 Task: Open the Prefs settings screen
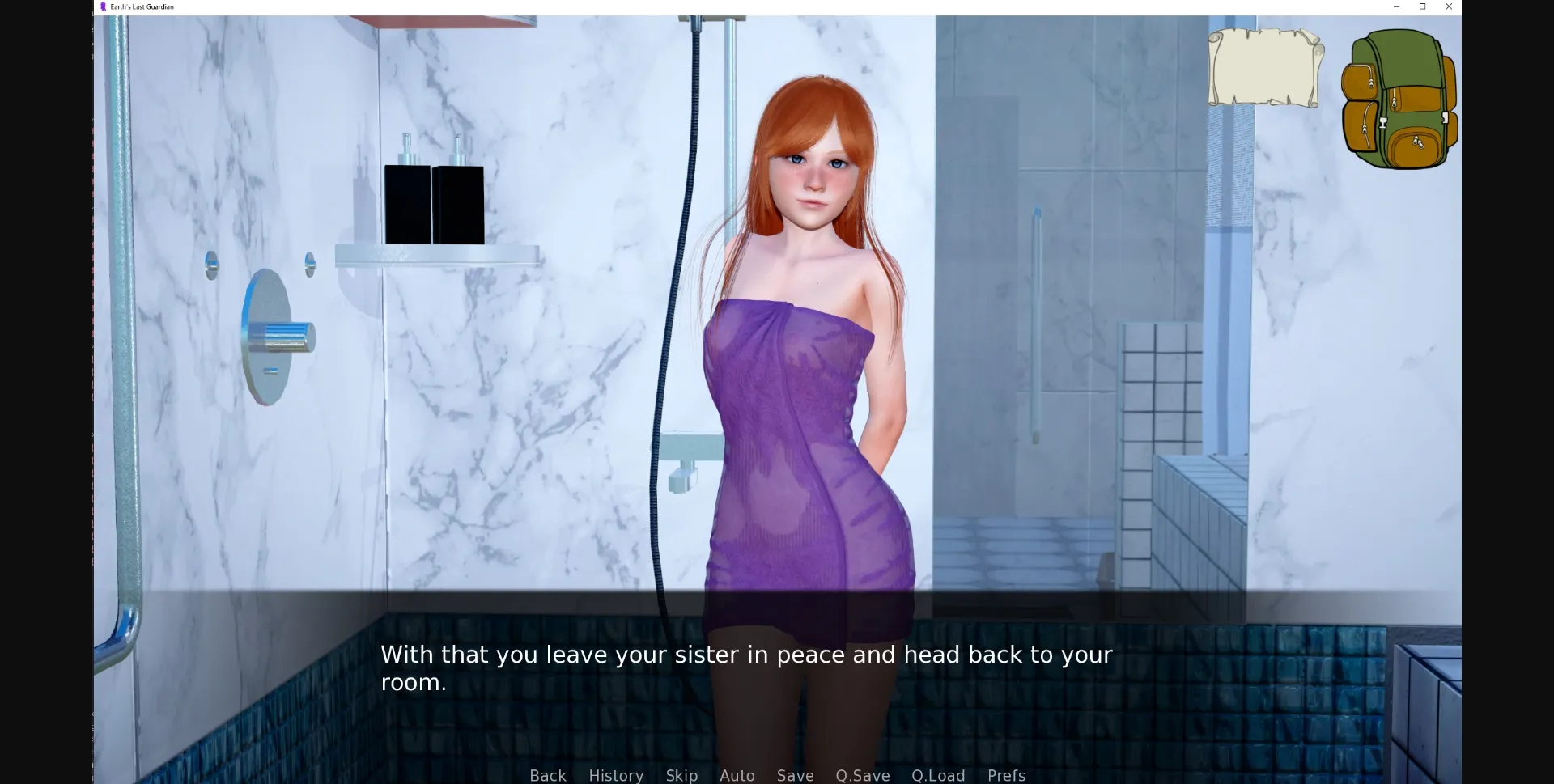tap(1005, 775)
